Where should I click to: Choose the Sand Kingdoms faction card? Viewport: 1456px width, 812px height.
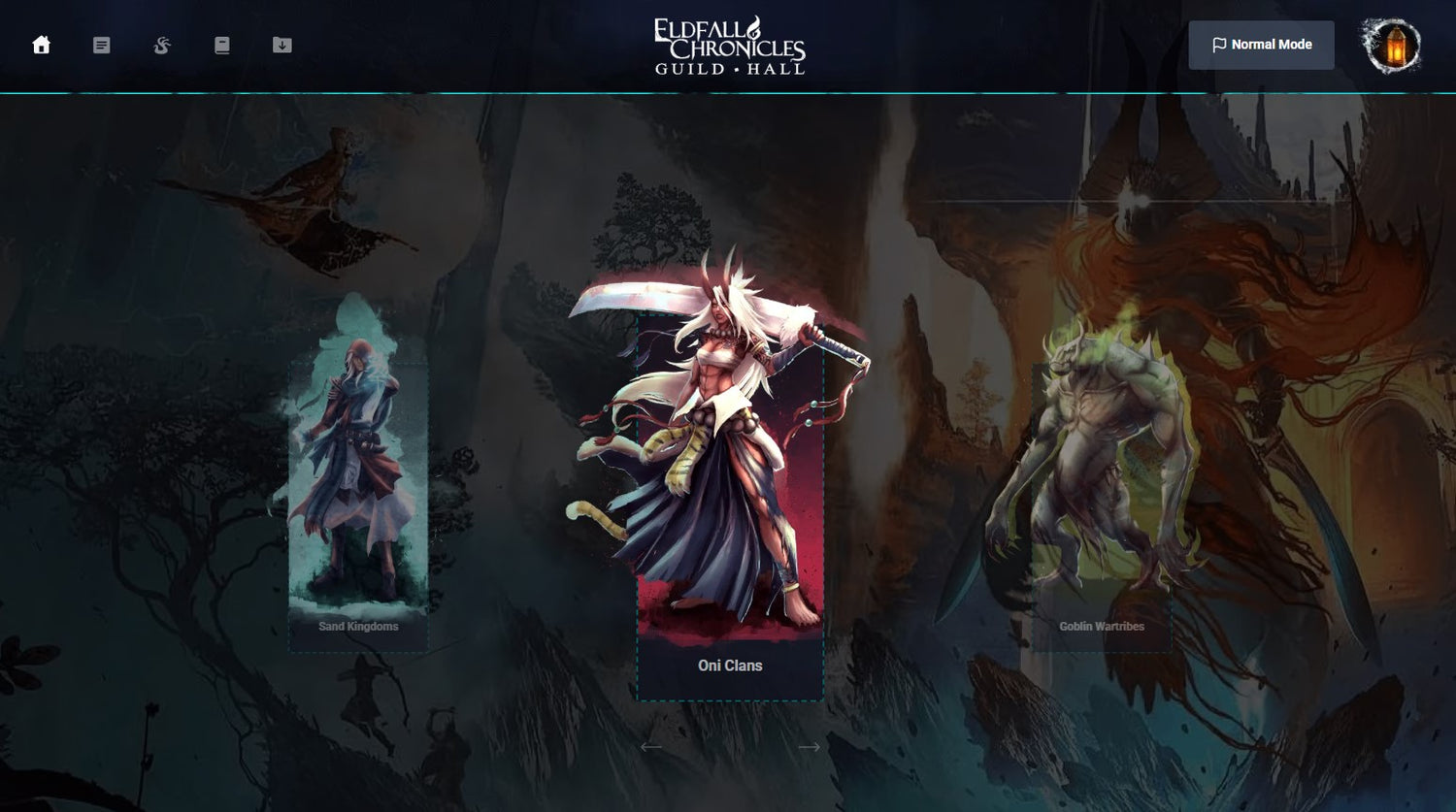pos(358,504)
